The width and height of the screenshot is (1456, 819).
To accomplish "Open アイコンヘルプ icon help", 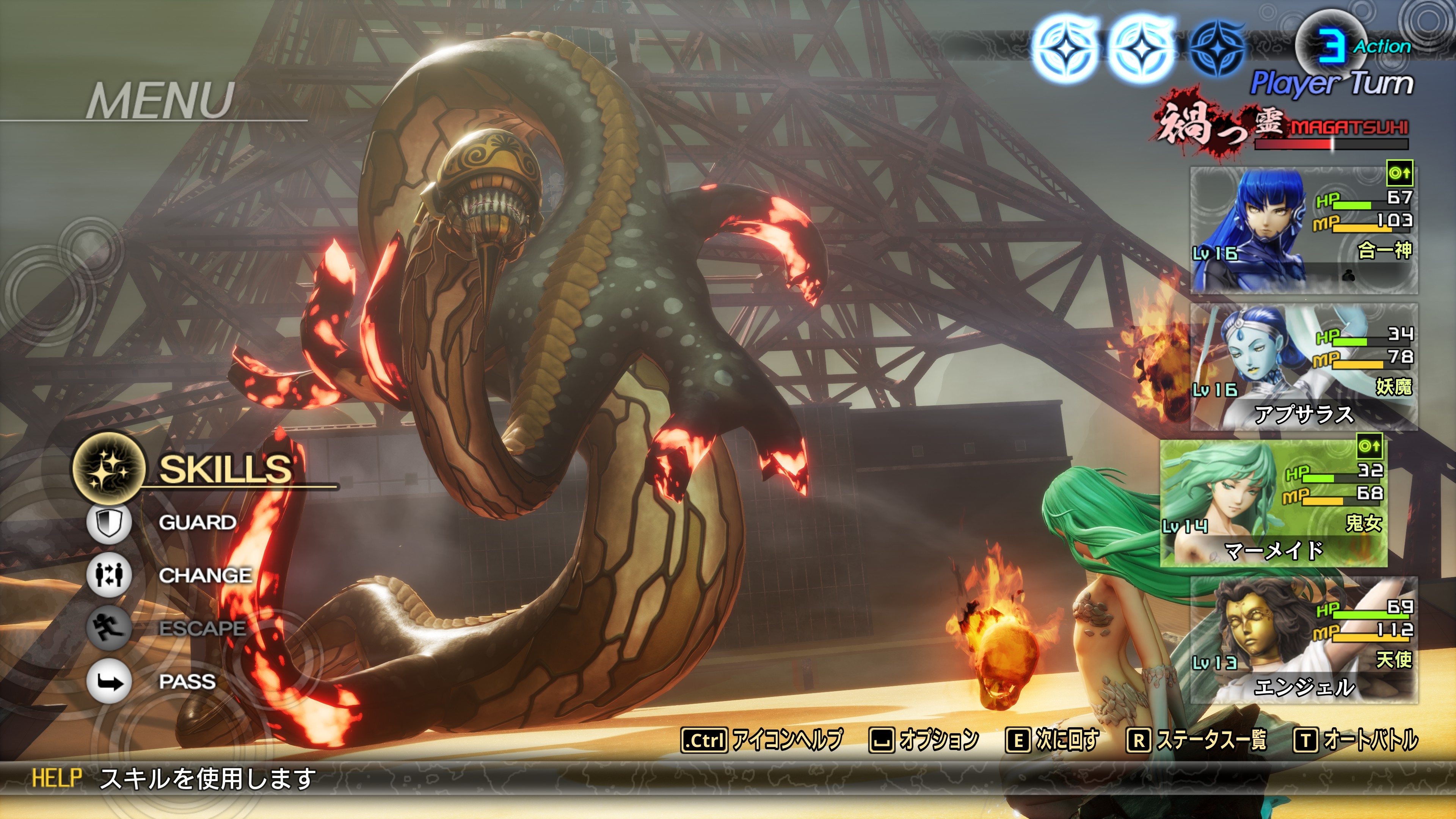I will pyautogui.click(x=762, y=740).
